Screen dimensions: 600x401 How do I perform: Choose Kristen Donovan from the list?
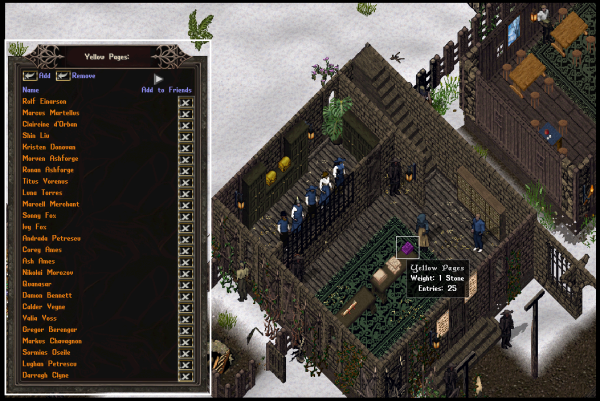[x=49, y=147]
